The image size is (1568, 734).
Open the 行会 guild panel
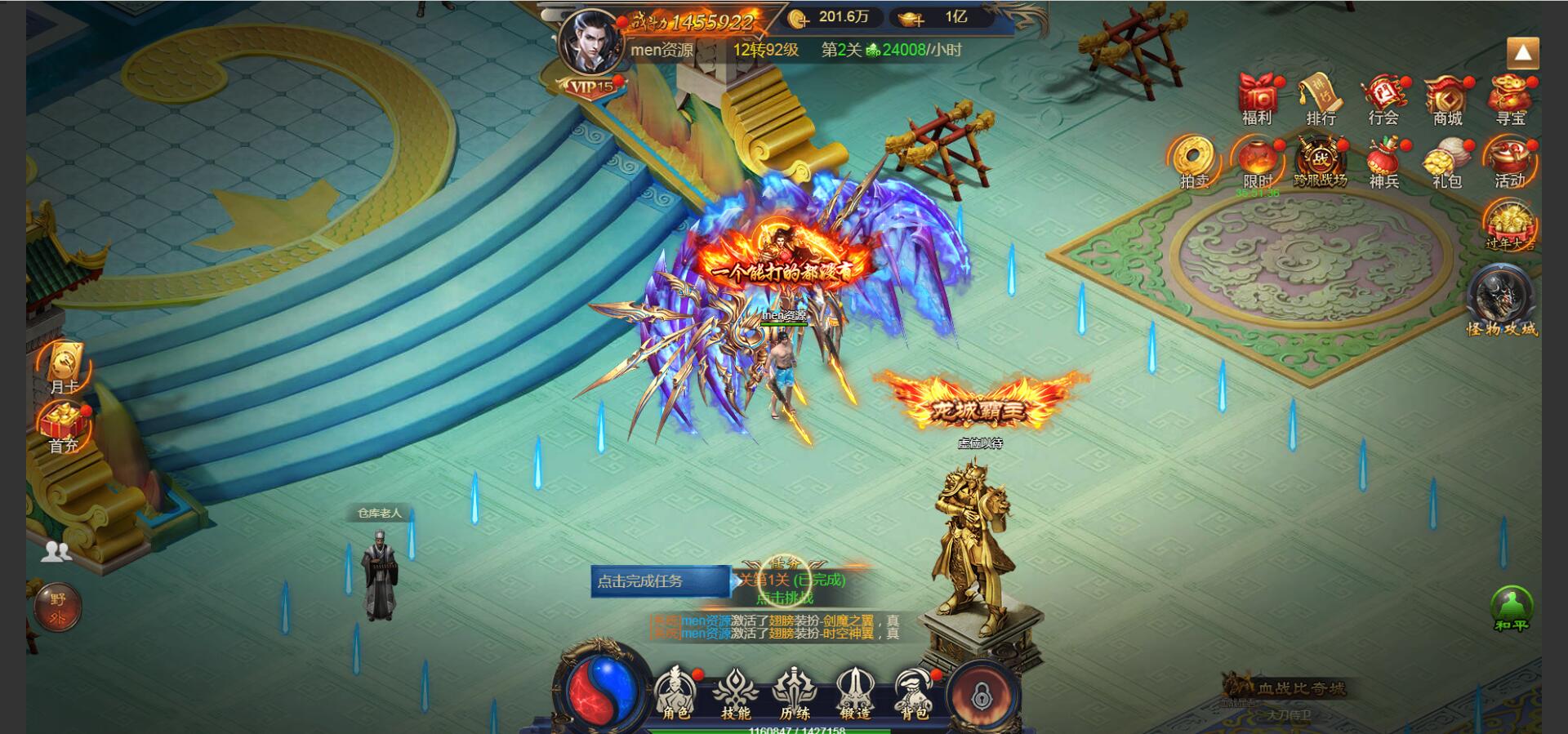pyautogui.click(x=1383, y=100)
